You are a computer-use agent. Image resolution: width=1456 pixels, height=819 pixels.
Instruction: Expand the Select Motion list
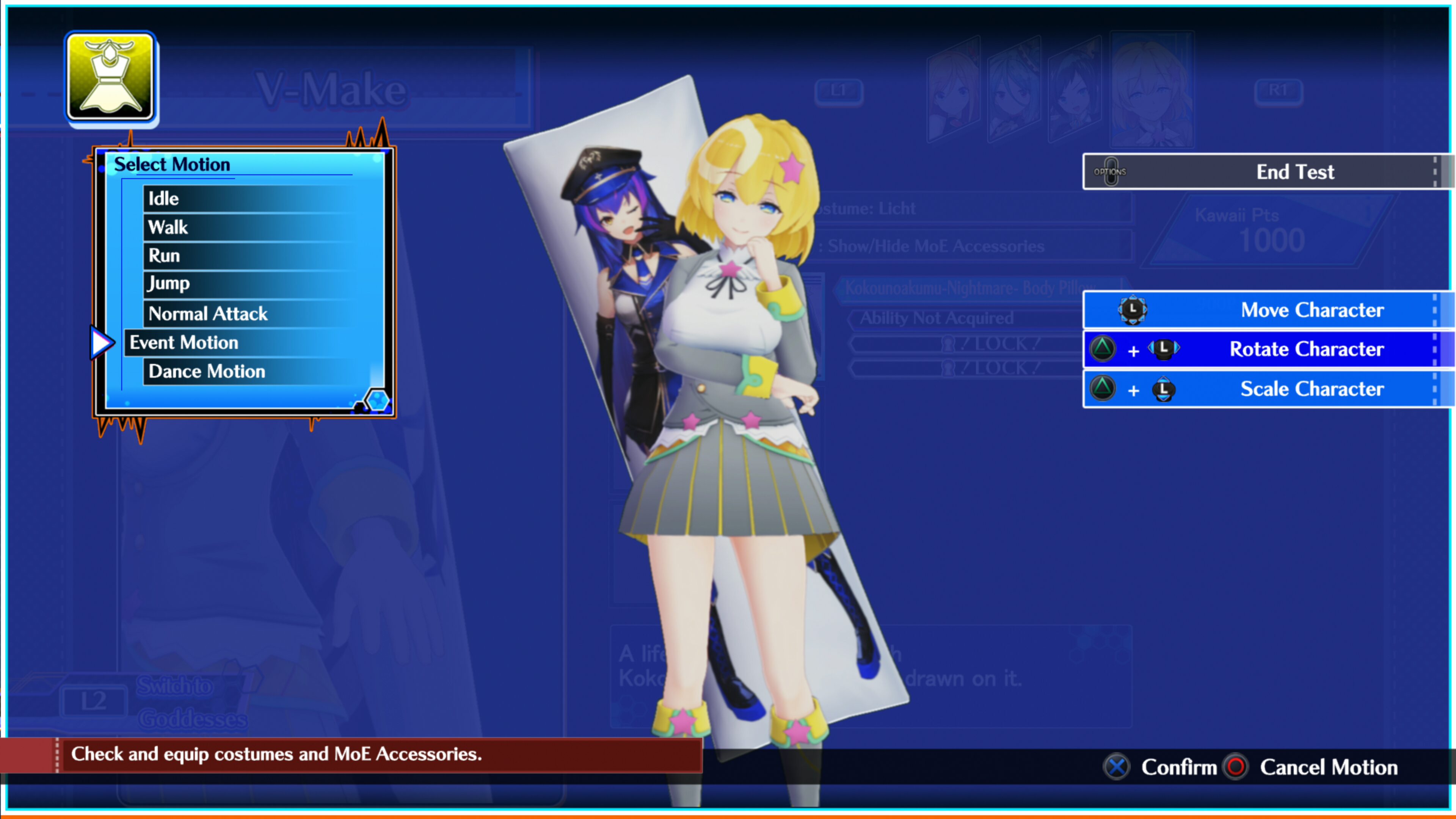point(173,164)
